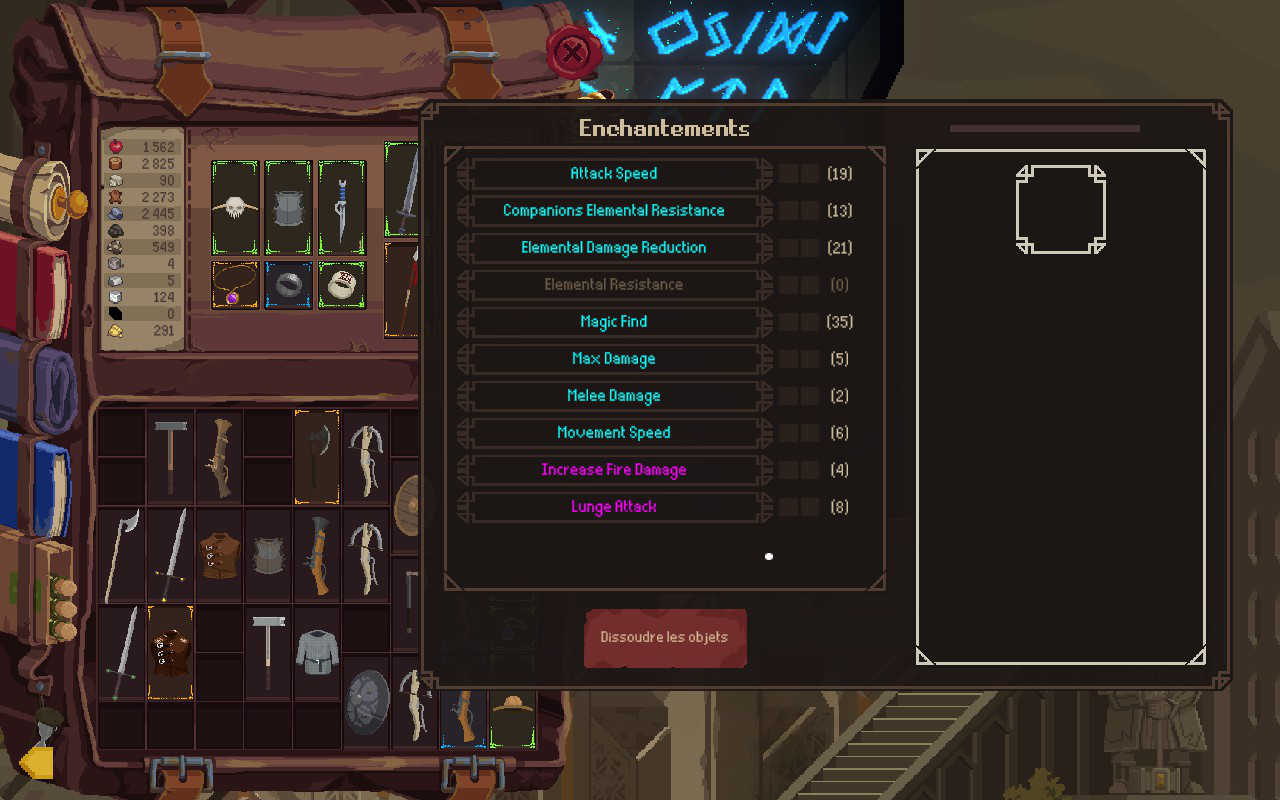Viewport: 1280px width, 800px height.
Task: Choose Increase Fire Damage enchantment
Action: point(613,470)
